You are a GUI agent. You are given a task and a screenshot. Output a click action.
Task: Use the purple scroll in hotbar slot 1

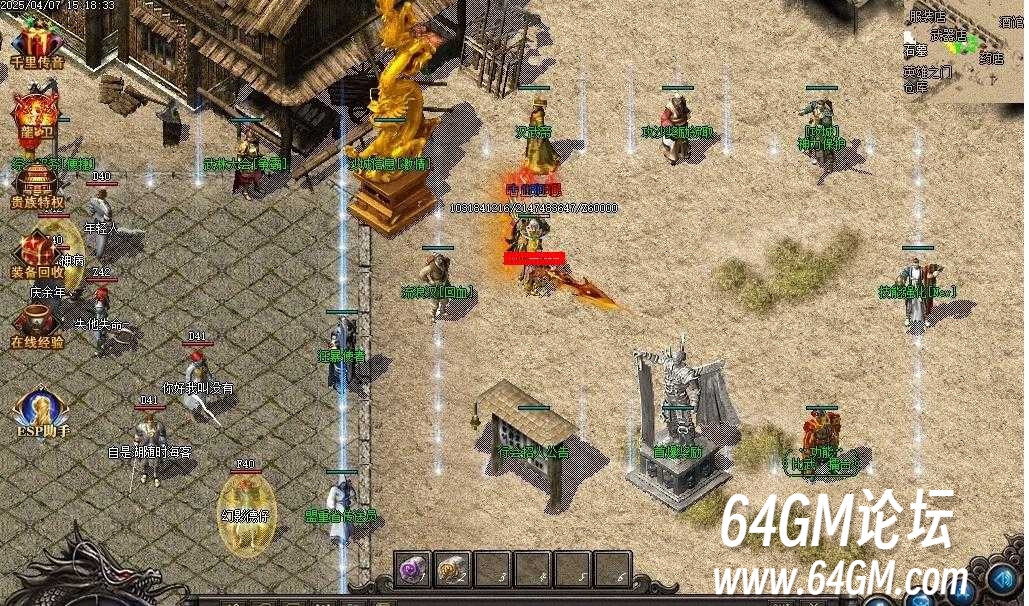pyautogui.click(x=412, y=569)
